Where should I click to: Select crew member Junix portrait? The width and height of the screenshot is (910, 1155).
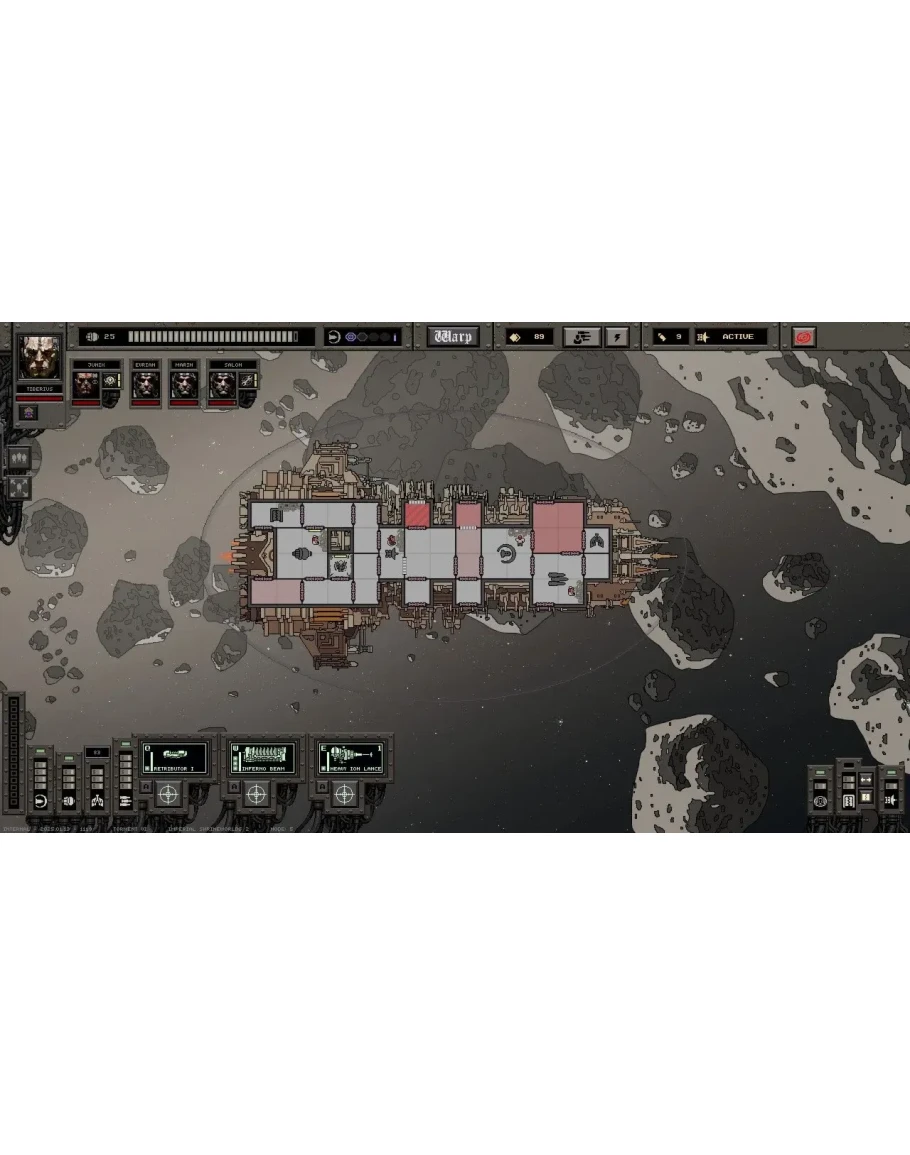pyautogui.click(x=87, y=385)
